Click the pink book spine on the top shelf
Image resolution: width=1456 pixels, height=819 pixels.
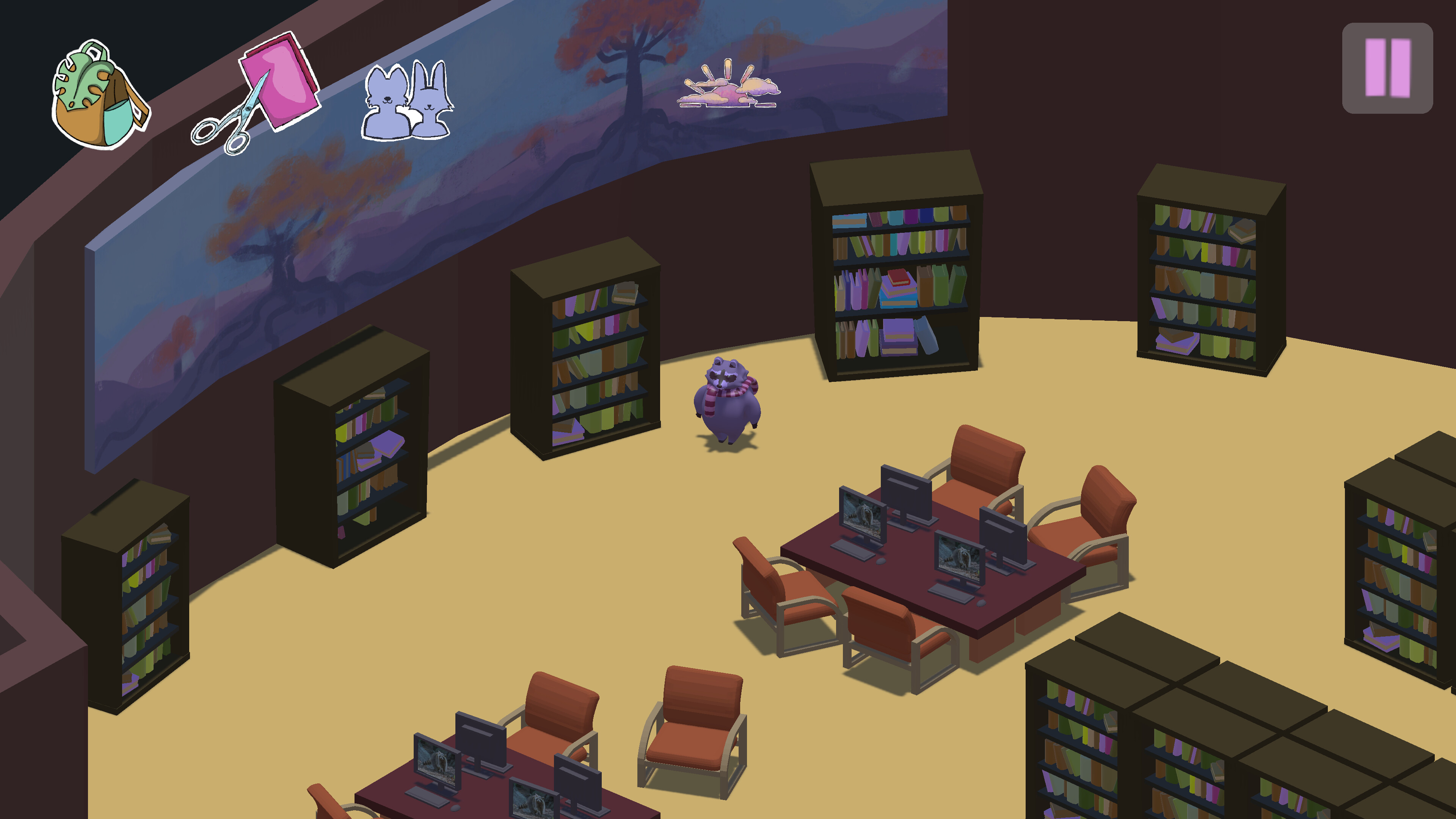[x=875, y=219]
